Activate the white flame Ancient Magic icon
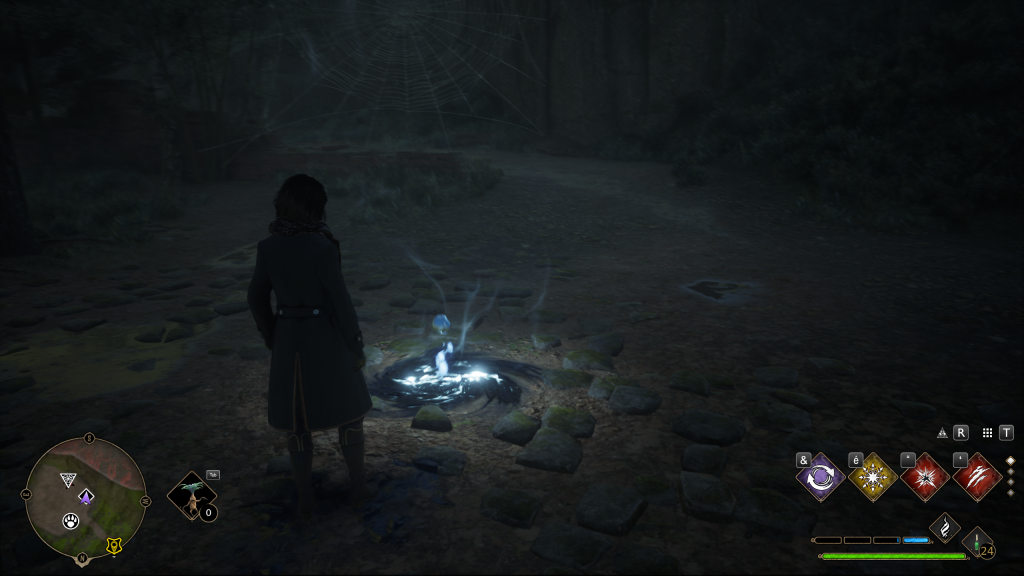 [x=945, y=527]
